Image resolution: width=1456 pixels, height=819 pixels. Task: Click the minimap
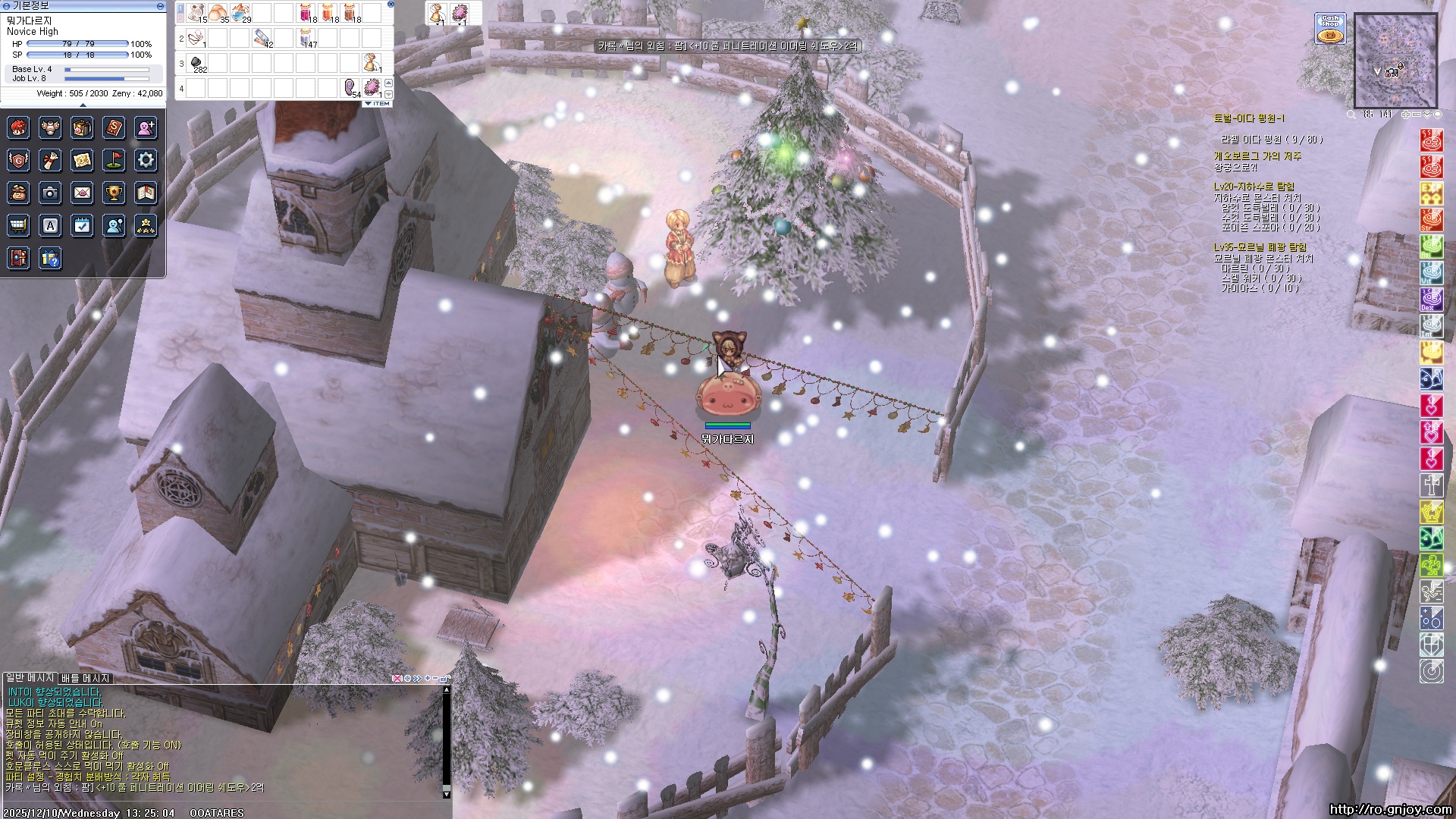(x=1395, y=61)
